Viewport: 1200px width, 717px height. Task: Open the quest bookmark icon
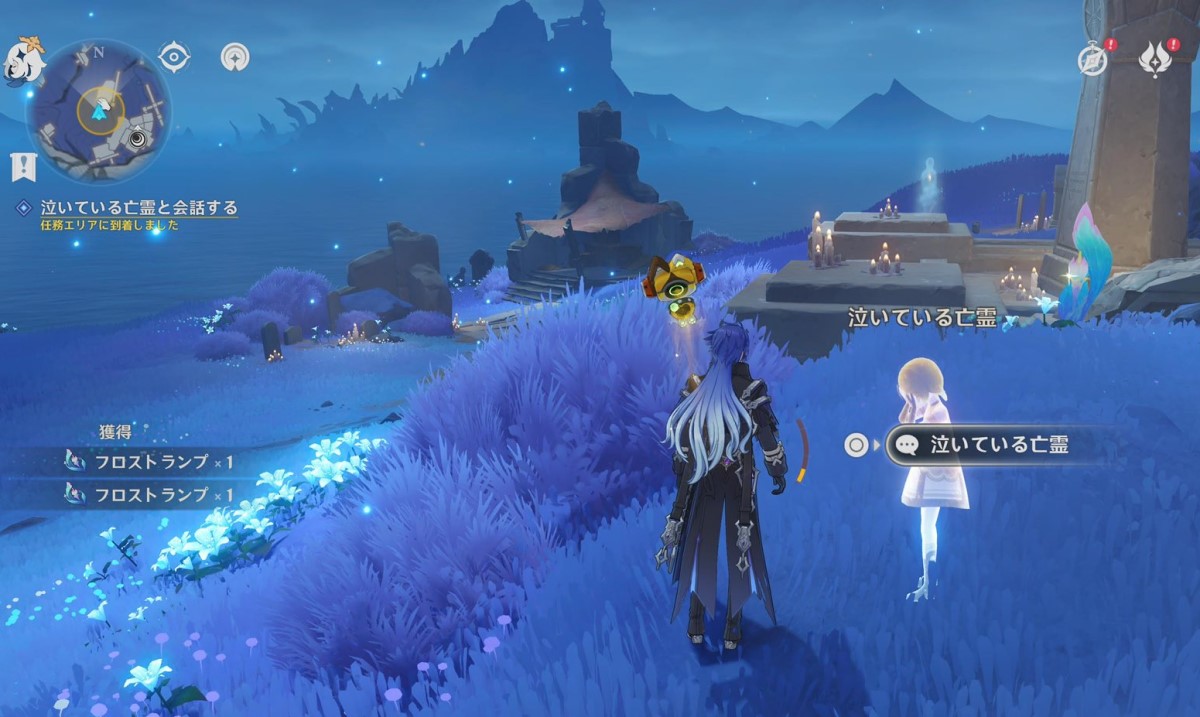click(23, 166)
